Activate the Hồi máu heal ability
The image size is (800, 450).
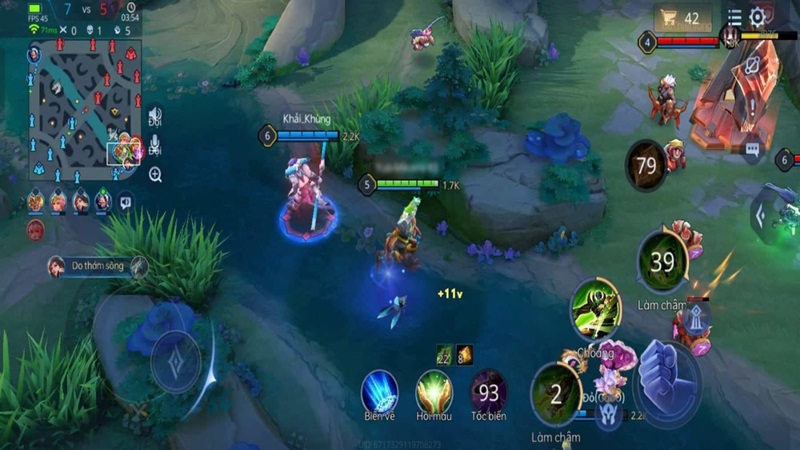point(434,391)
